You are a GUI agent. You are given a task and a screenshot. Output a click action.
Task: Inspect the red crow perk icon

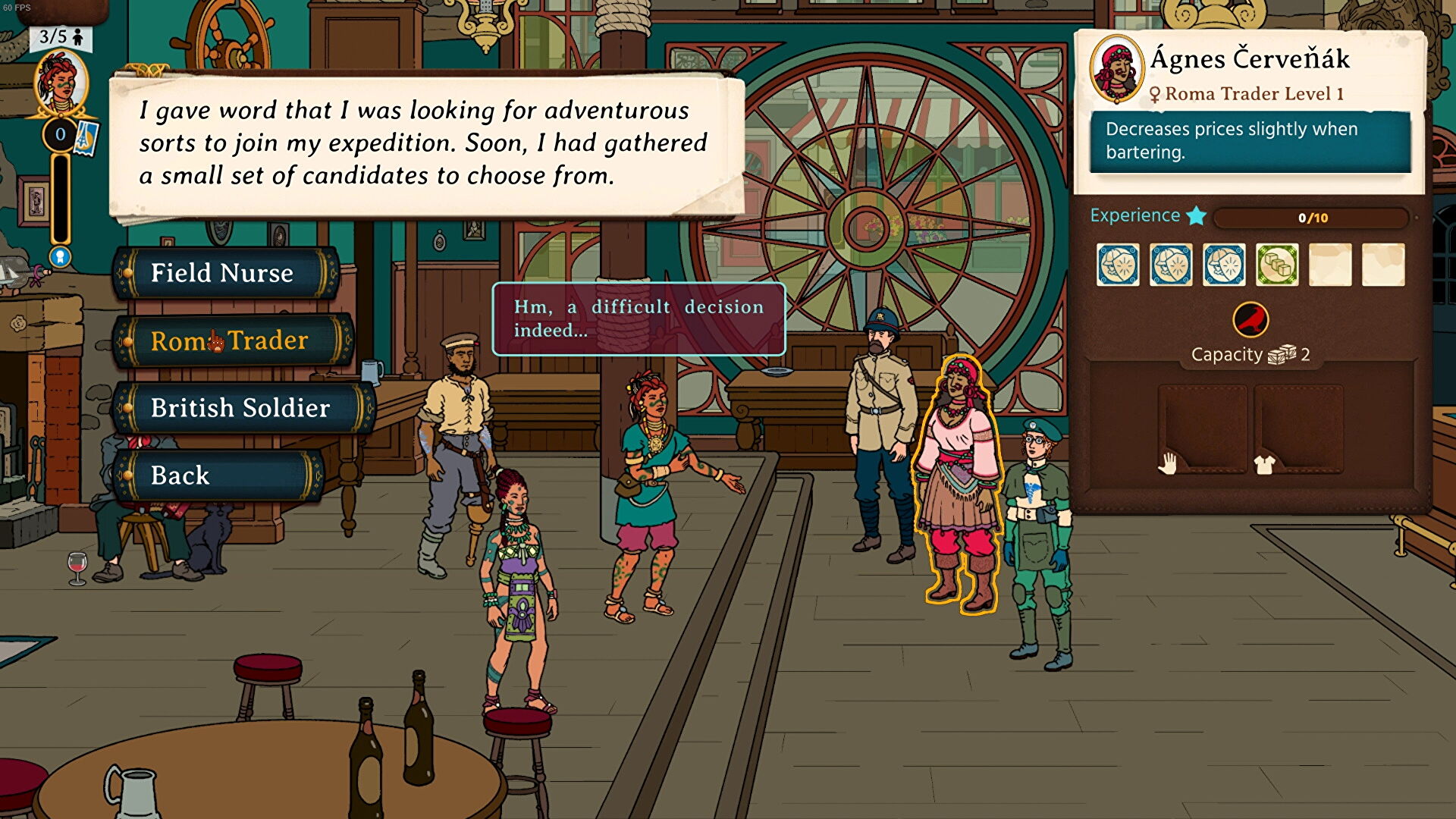(x=1250, y=319)
